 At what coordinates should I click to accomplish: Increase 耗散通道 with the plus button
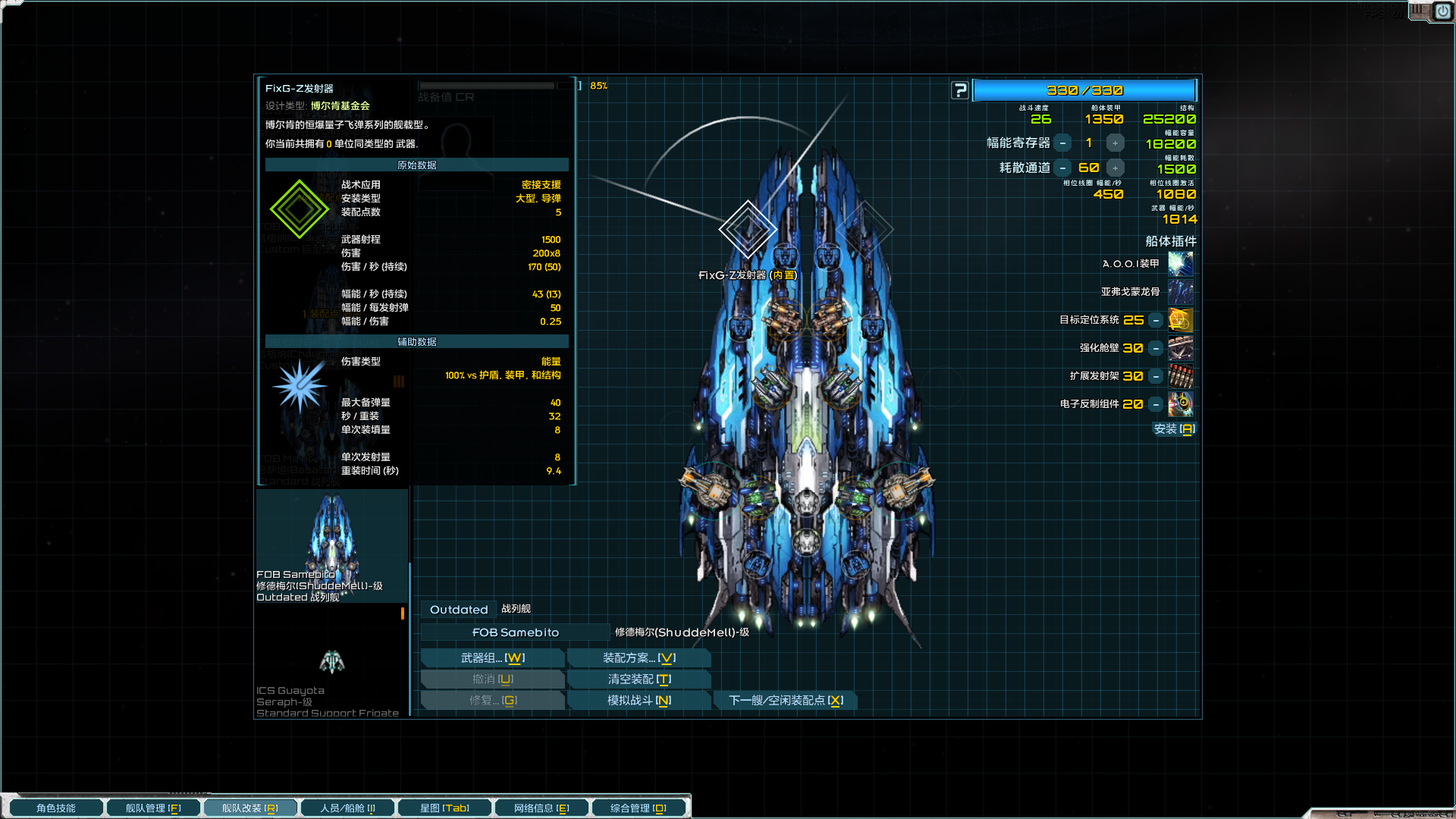[x=1115, y=168]
